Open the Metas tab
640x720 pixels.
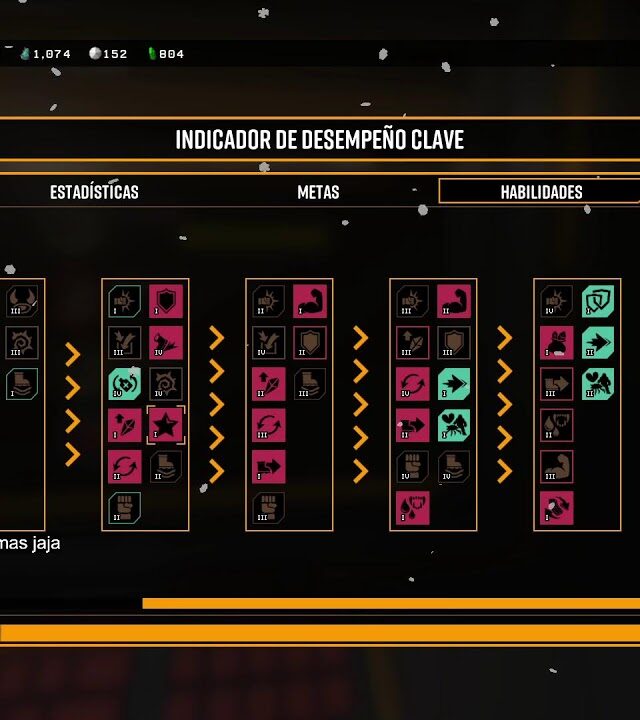tap(318, 192)
